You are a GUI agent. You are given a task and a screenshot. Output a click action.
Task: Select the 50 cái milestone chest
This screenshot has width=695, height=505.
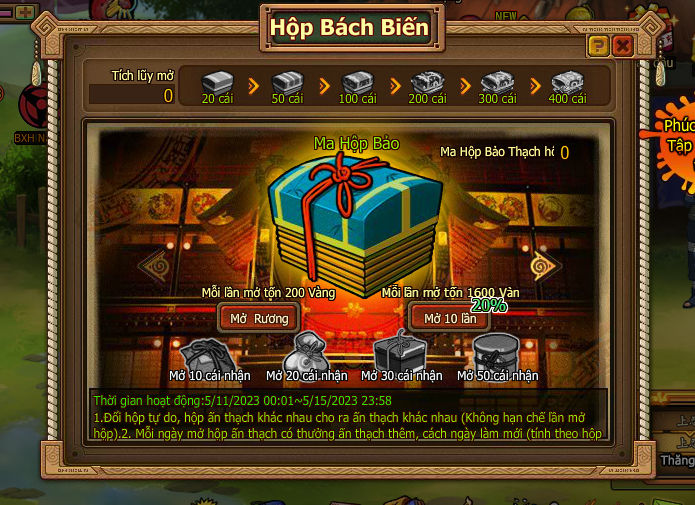[287, 82]
